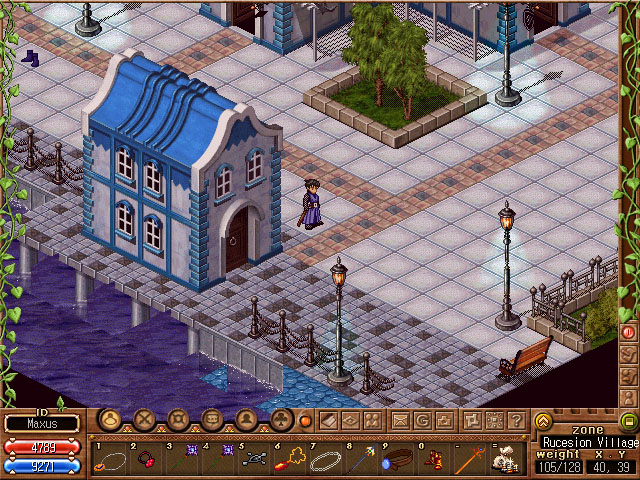Open the treasure sack in the equals slot
Screen dimensions: 640x480
coord(505,460)
